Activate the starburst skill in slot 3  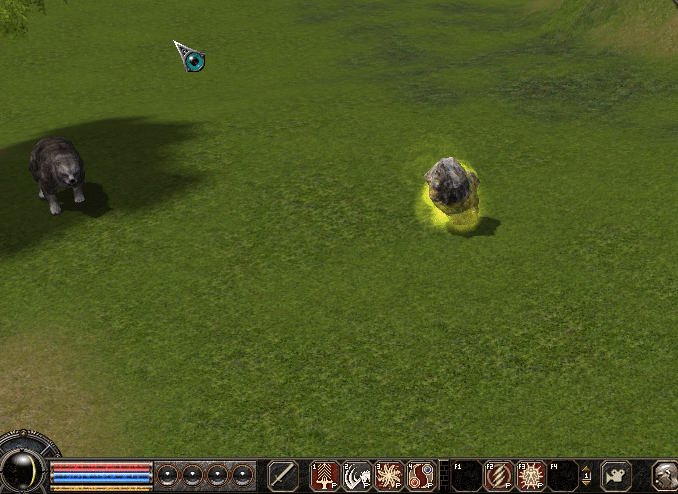tap(388, 476)
